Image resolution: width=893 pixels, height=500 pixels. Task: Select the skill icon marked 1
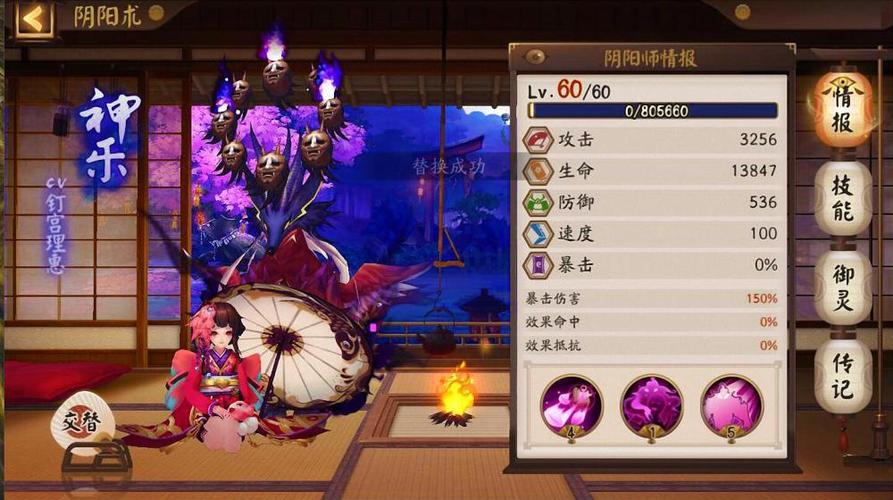[x=651, y=406]
